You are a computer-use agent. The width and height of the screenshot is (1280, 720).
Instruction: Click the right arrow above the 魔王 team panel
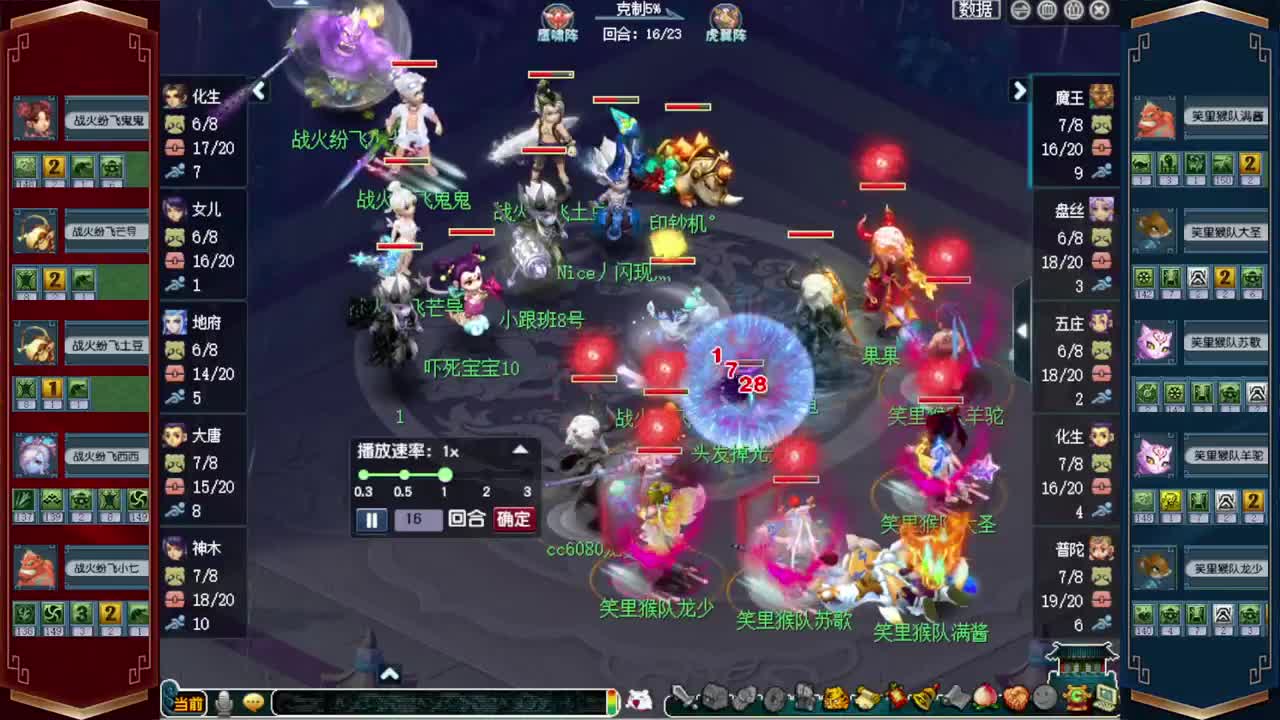pos(1020,91)
